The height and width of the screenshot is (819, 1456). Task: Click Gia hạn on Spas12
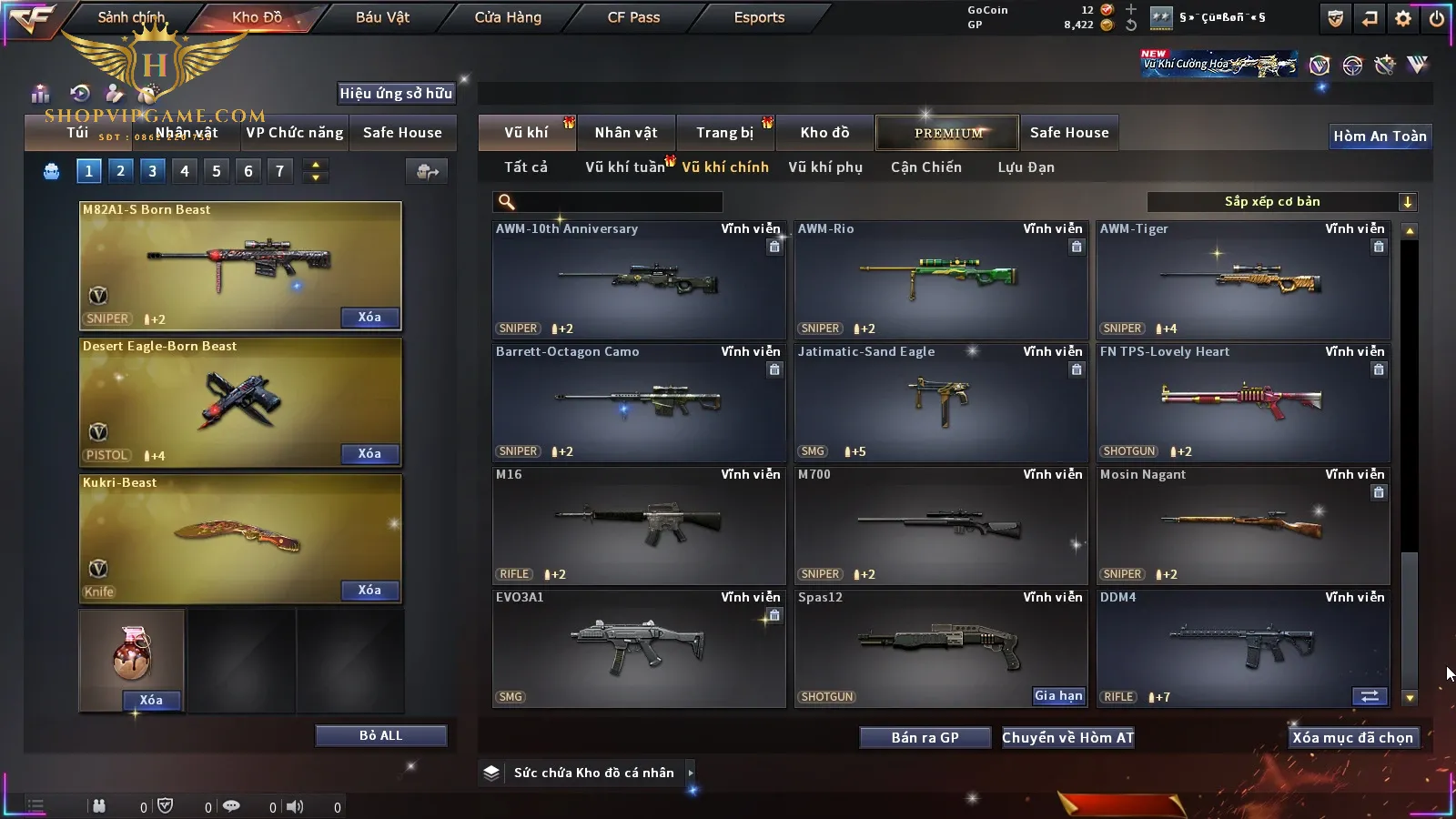[x=1058, y=696]
